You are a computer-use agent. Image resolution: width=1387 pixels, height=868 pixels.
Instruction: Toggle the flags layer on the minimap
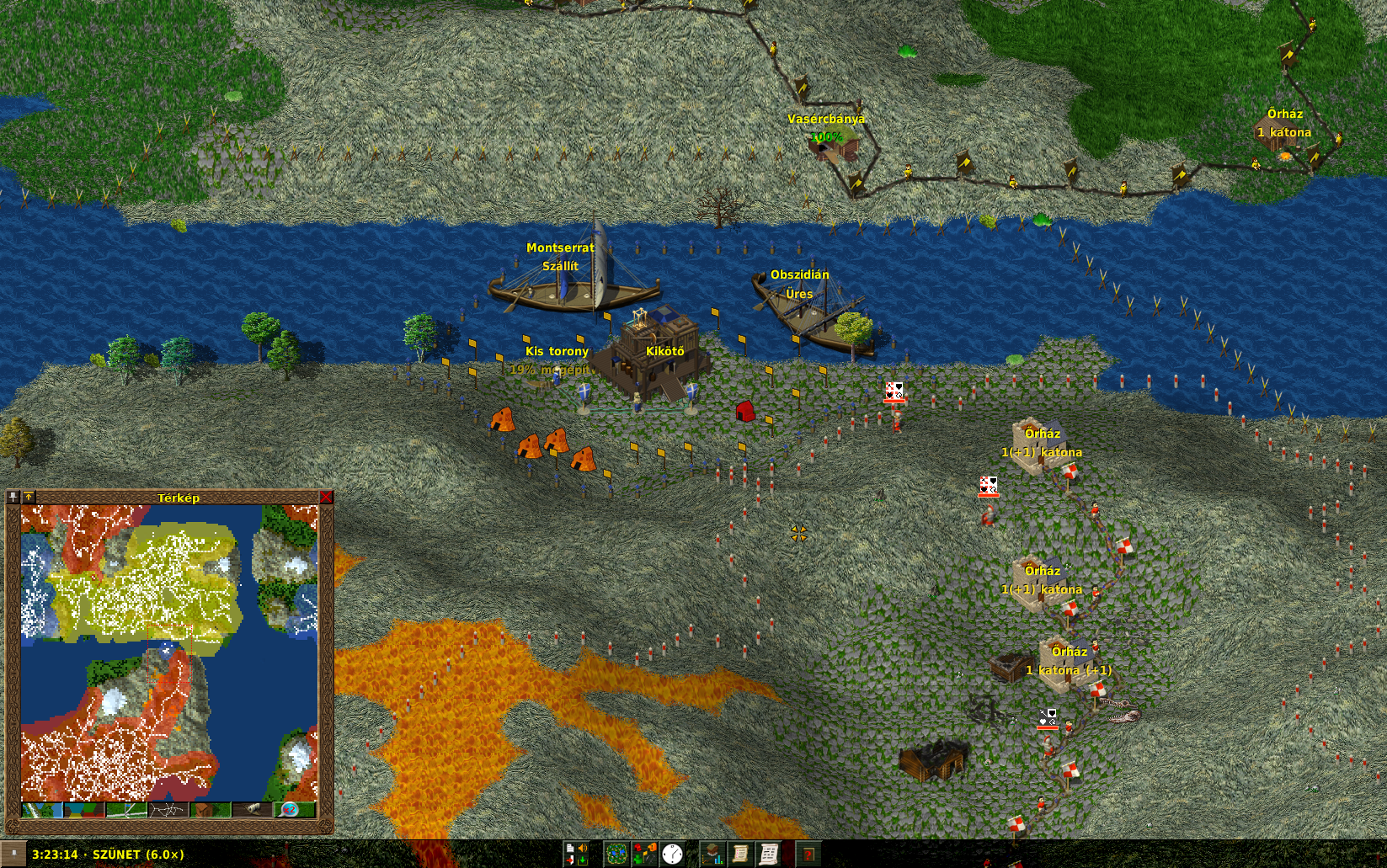tap(125, 810)
